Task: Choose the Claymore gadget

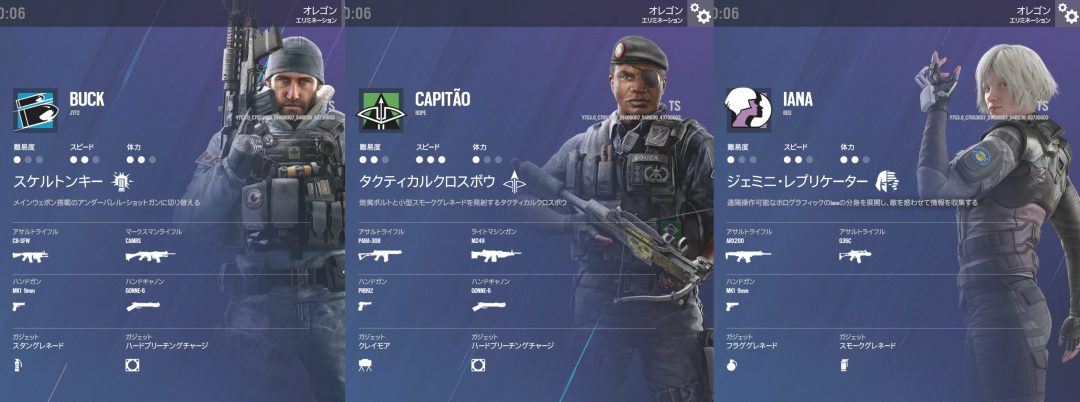Action: pos(365,366)
